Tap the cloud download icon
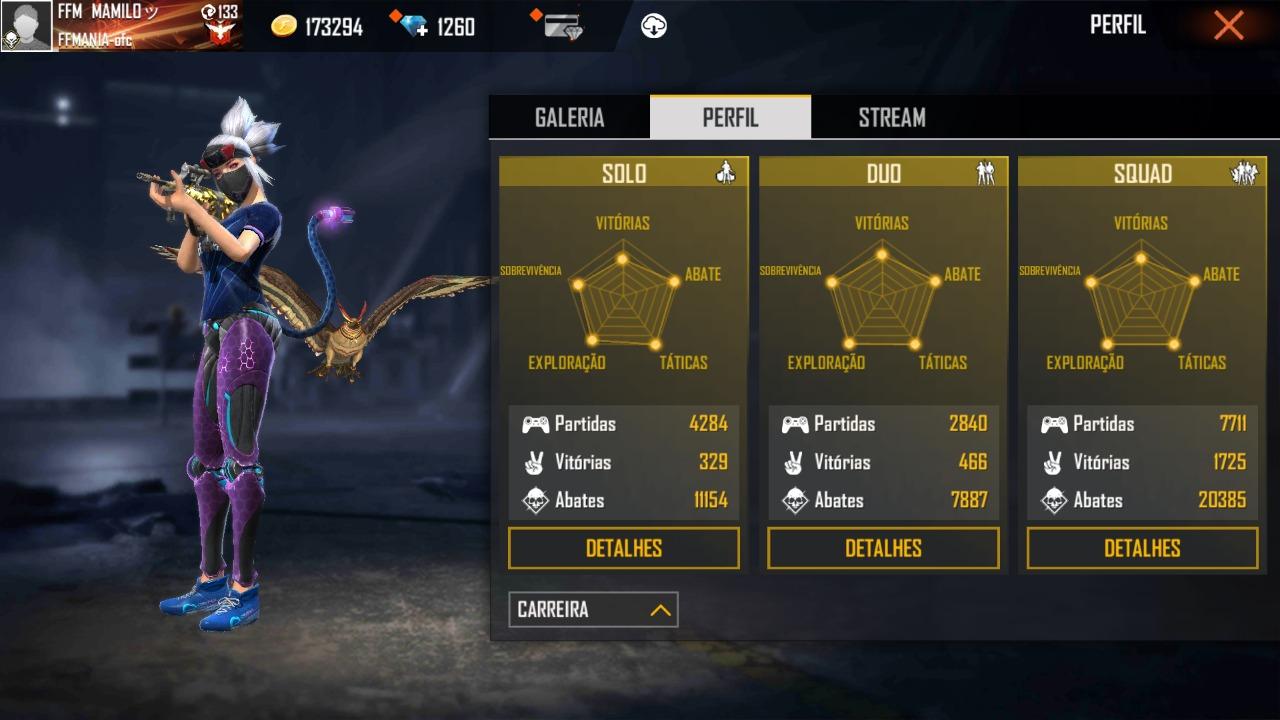Screen dimensions: 1280x720 coord(654,26)
